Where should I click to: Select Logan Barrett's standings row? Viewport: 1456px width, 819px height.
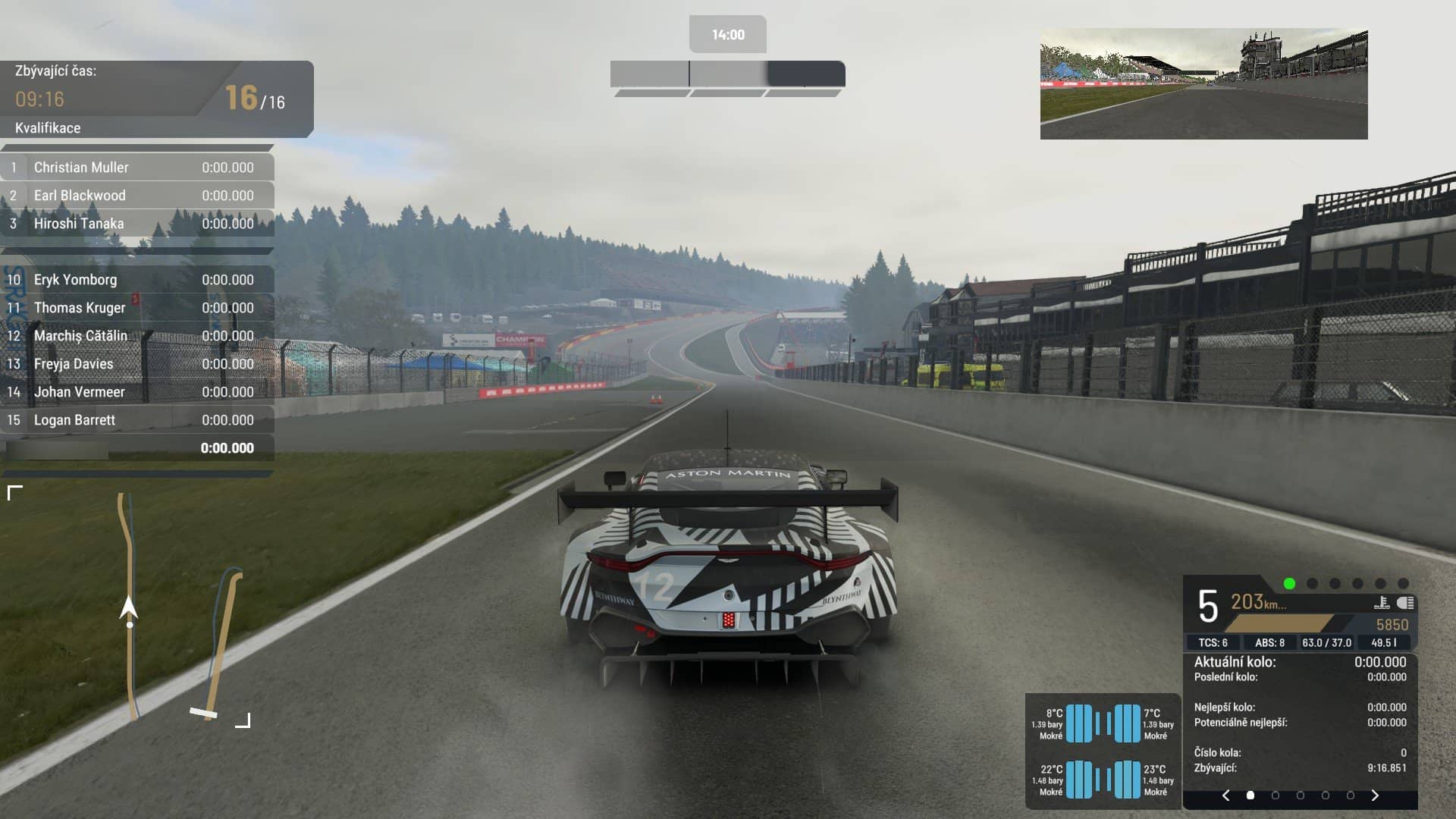[137, 420]
